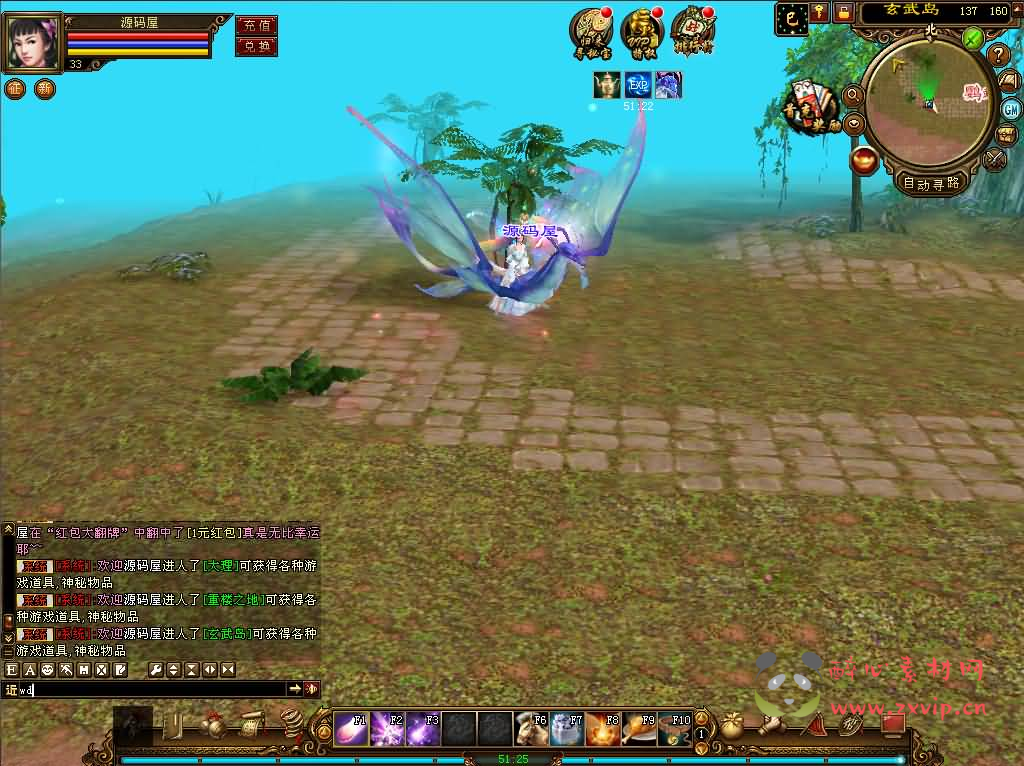Click the 充值 recharge button
Screen dimensions: 1024x766
[256, 26]
